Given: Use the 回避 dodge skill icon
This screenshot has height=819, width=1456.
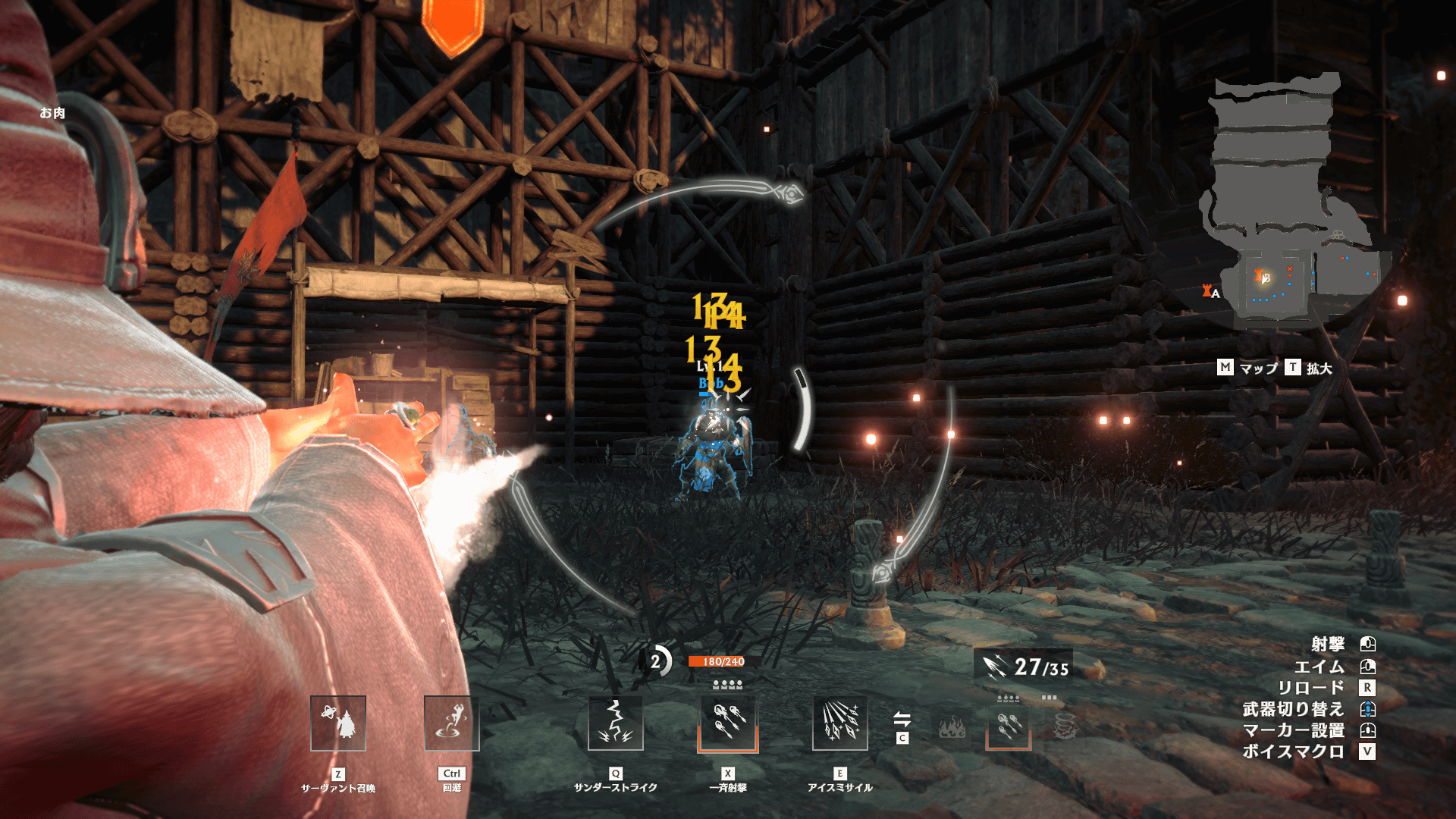Looking at the screenshot, I should (x=452, y=723).
